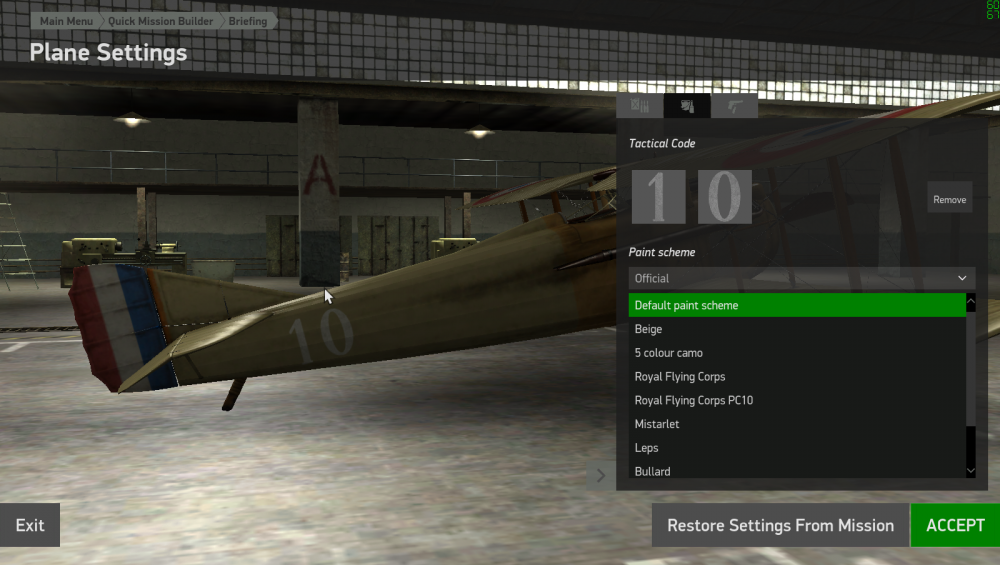Open the fuel and ammo loadout tab
The height and width of the screenshot is (565, 1000).
pos(640,106)
